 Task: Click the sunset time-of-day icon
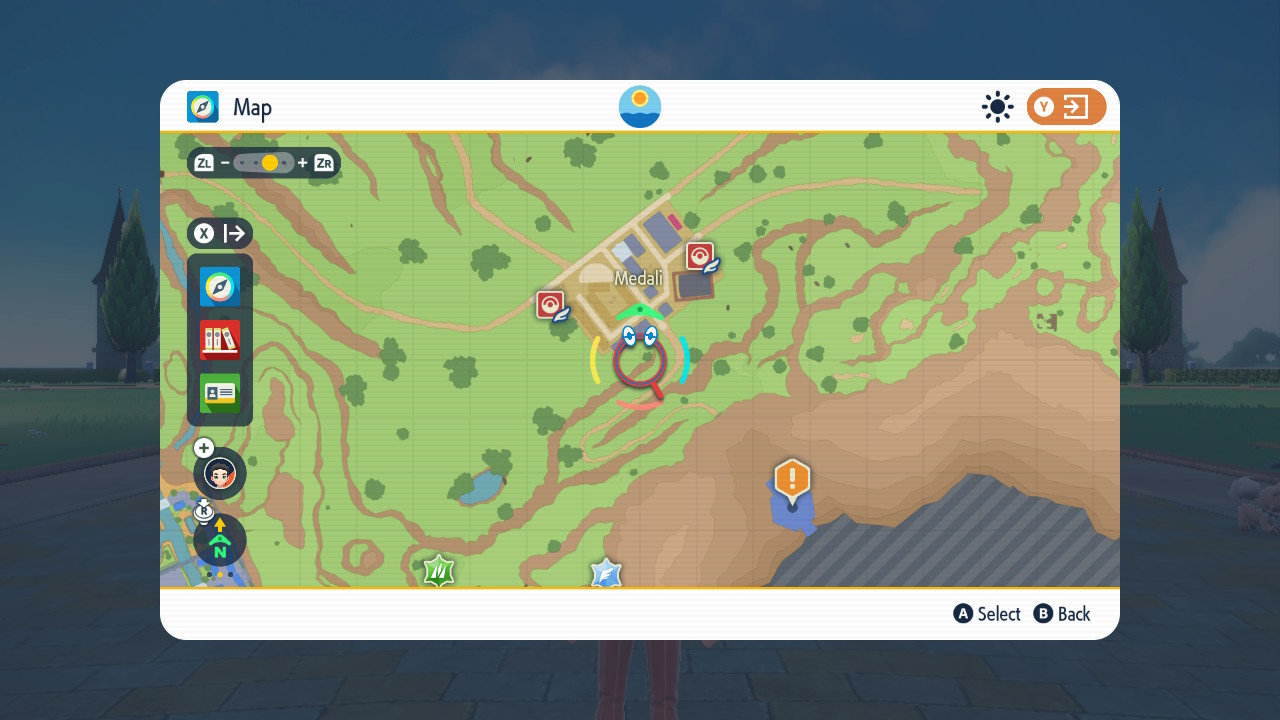(640, 107)
